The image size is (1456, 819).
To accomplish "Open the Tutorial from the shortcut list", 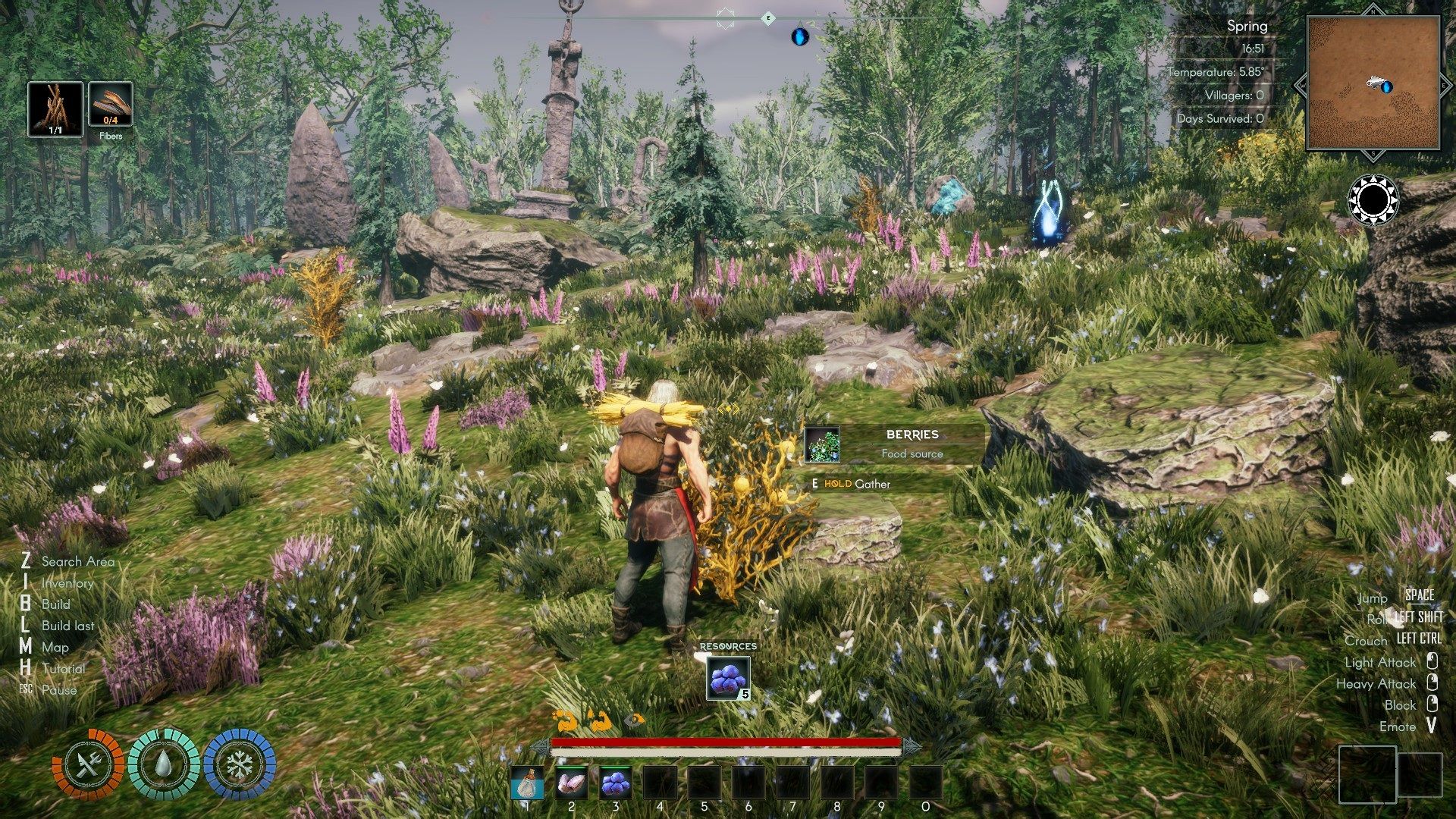I will (63, 668).
